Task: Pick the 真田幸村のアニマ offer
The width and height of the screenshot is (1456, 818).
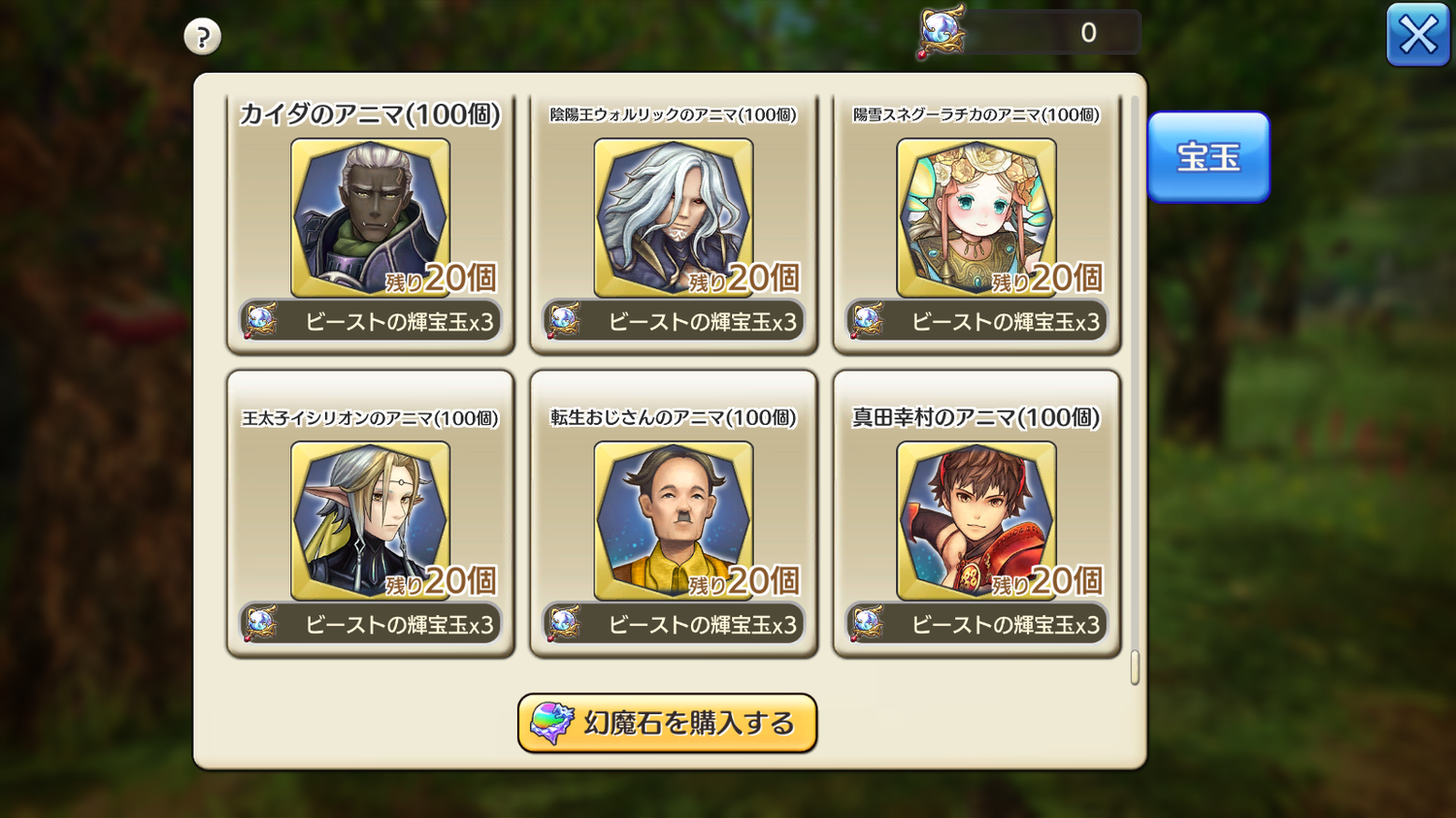Action: 976,516
